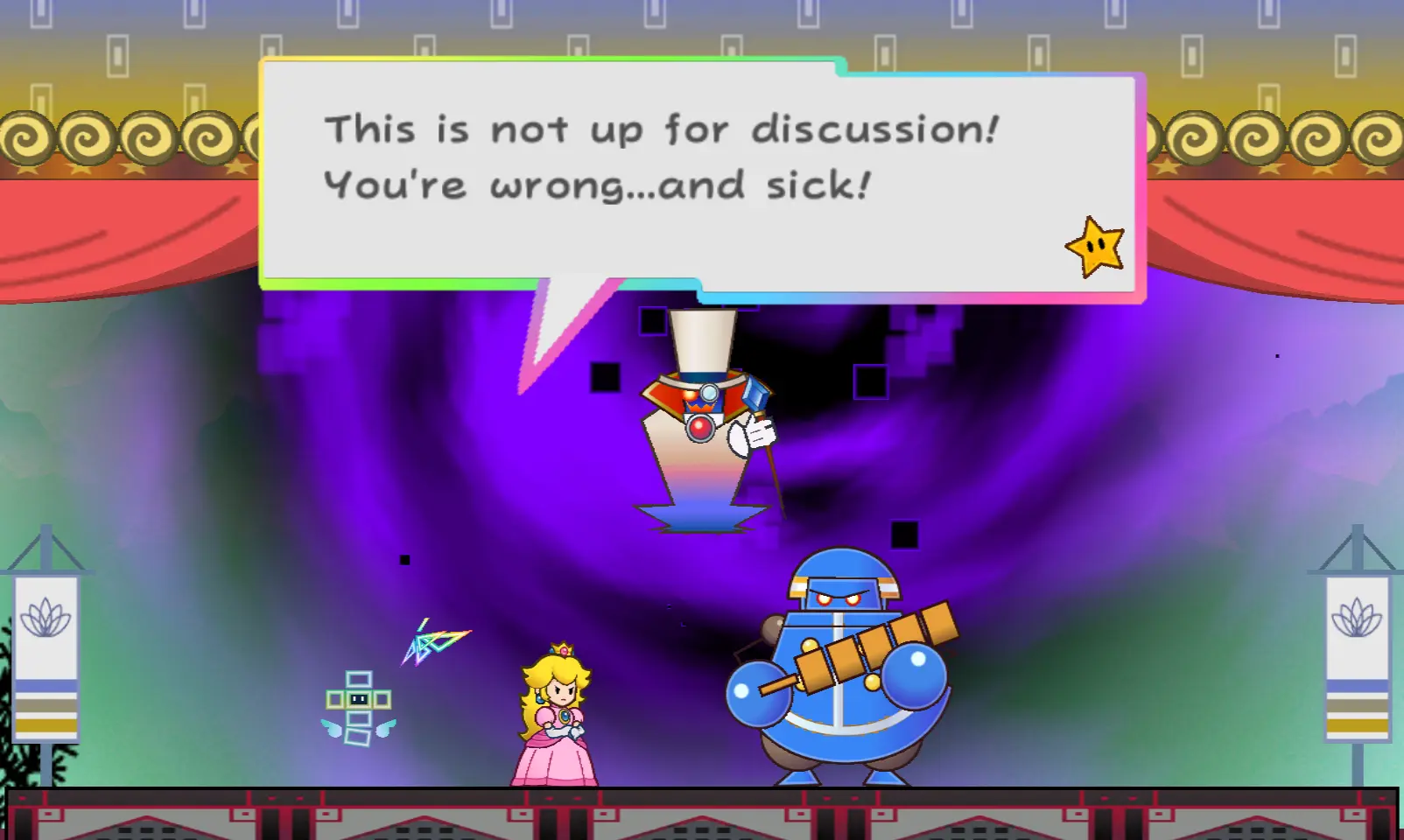Advance dialogue with the star icon
1404x840 pixels.
click(x=1095, y=248)
